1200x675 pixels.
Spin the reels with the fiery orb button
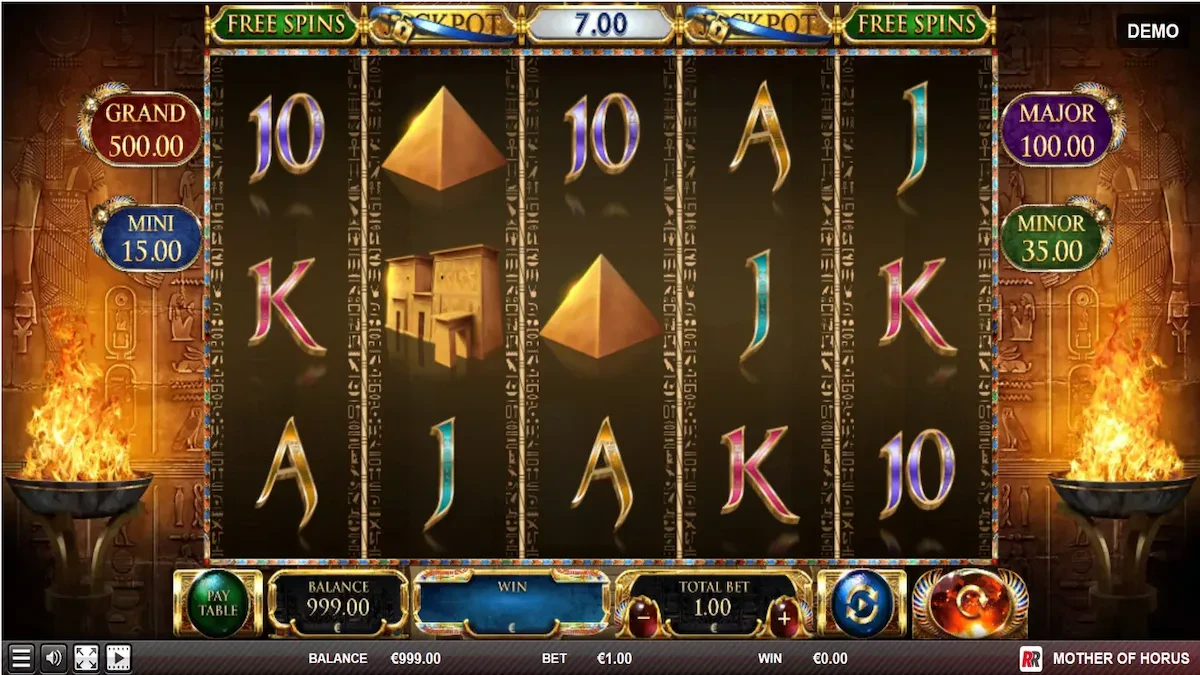click(x=969, y=603)
